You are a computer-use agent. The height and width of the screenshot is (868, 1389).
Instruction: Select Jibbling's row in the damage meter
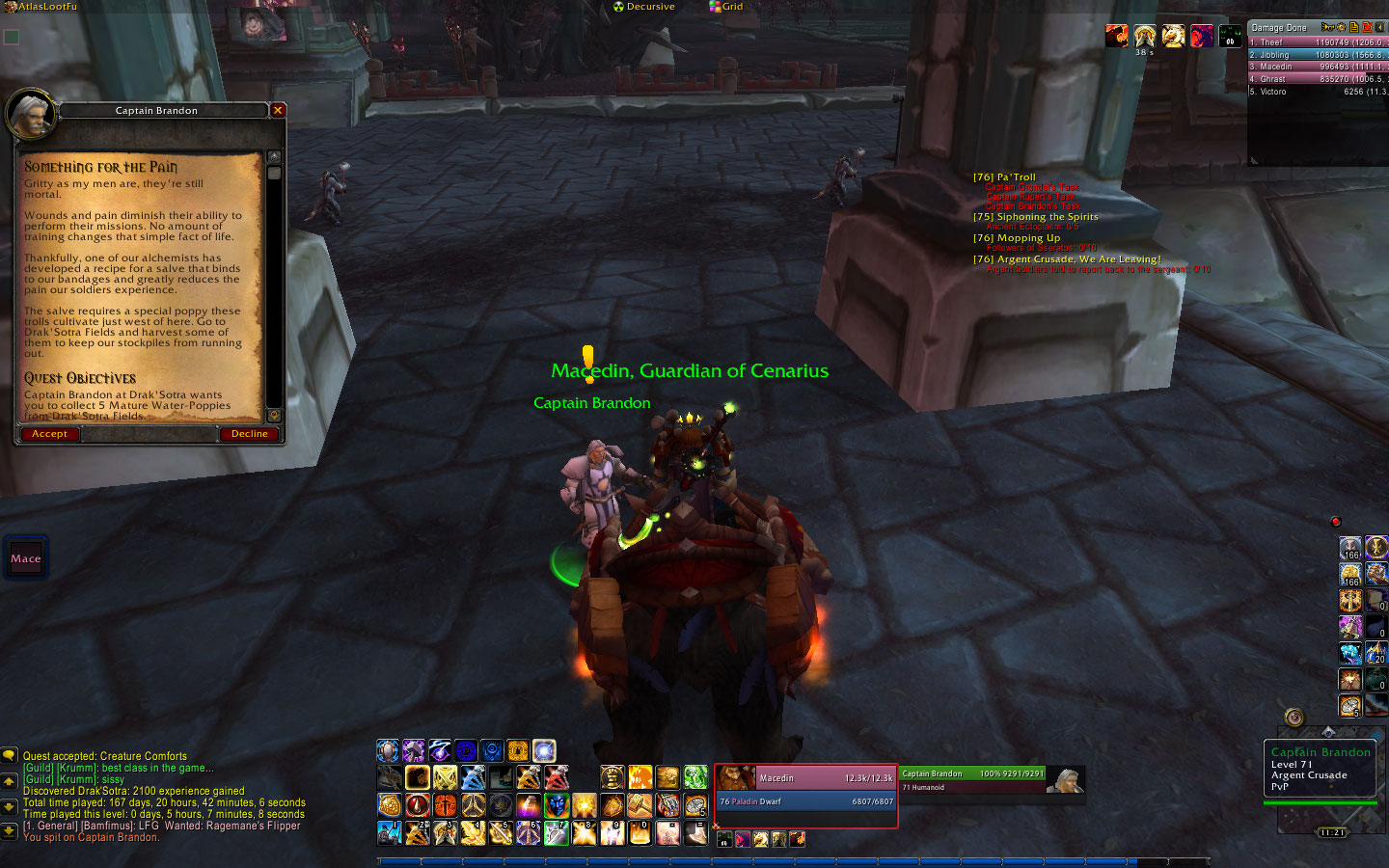pos(1317,55)
